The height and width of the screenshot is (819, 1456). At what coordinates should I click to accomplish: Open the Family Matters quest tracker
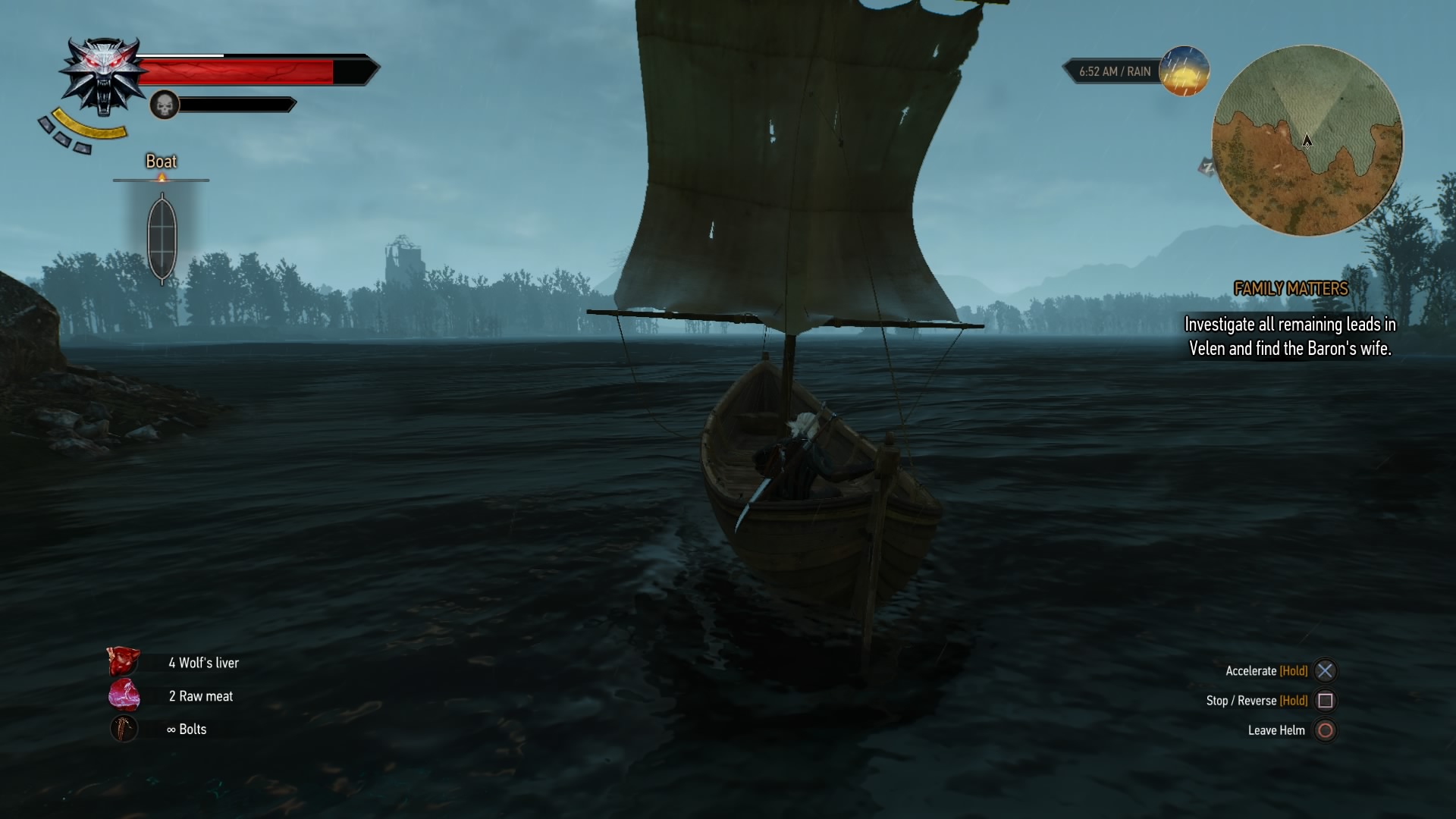(x=1291, y=289)
